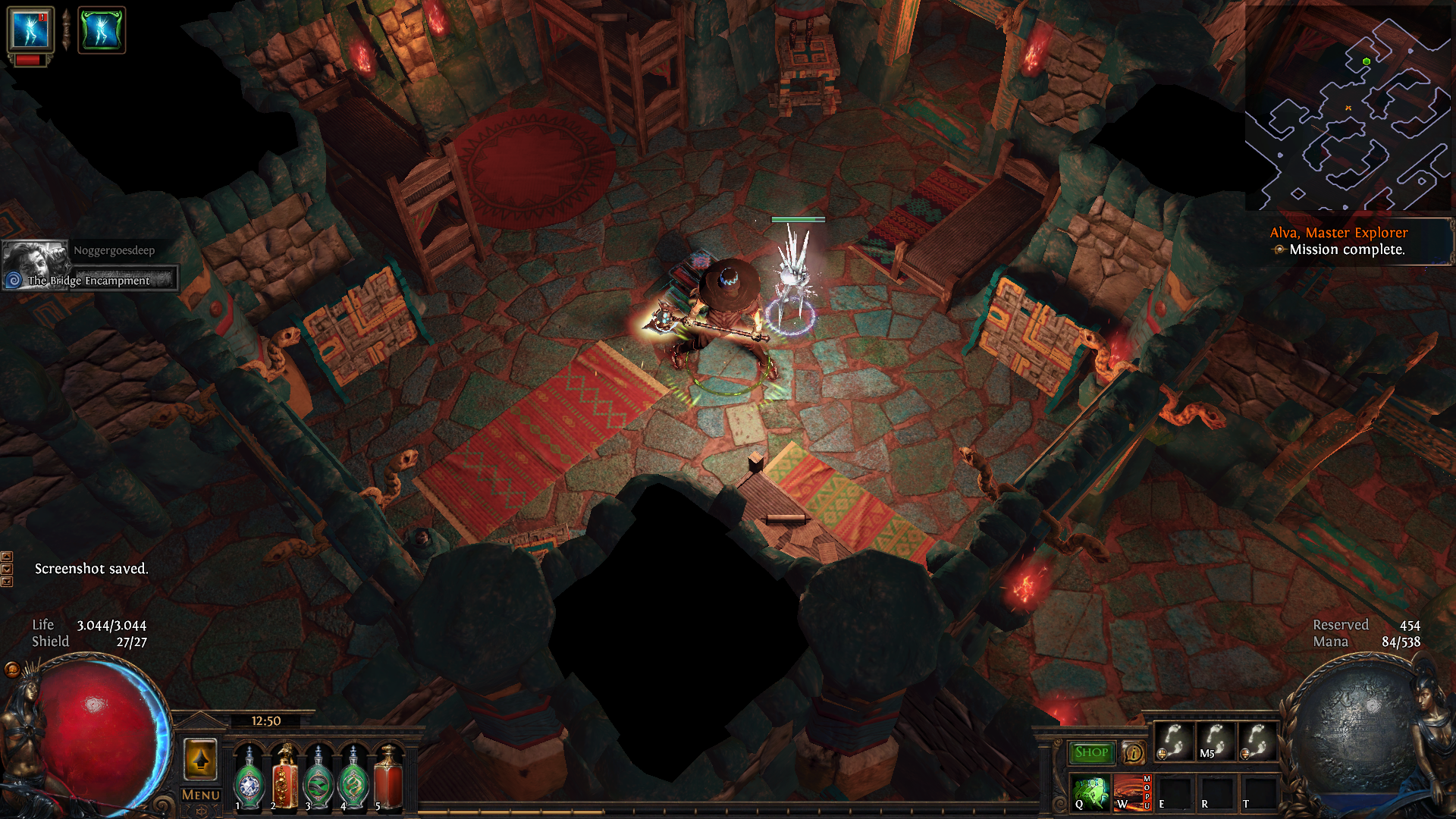Click Noggergoesdeep's party portrait

pyautogui.click(x=35, y=259)
